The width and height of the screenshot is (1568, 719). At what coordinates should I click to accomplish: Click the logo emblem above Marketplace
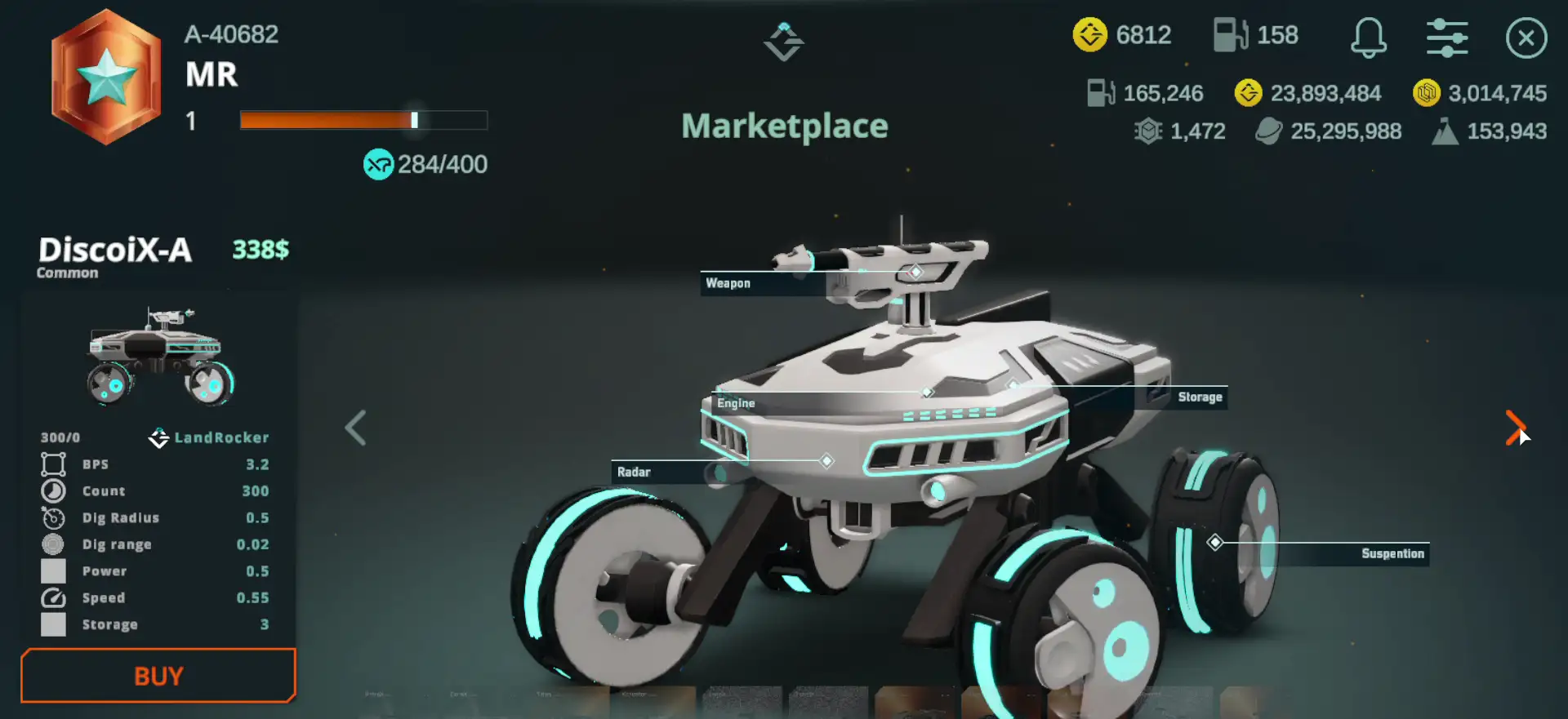tap(784, 41)
